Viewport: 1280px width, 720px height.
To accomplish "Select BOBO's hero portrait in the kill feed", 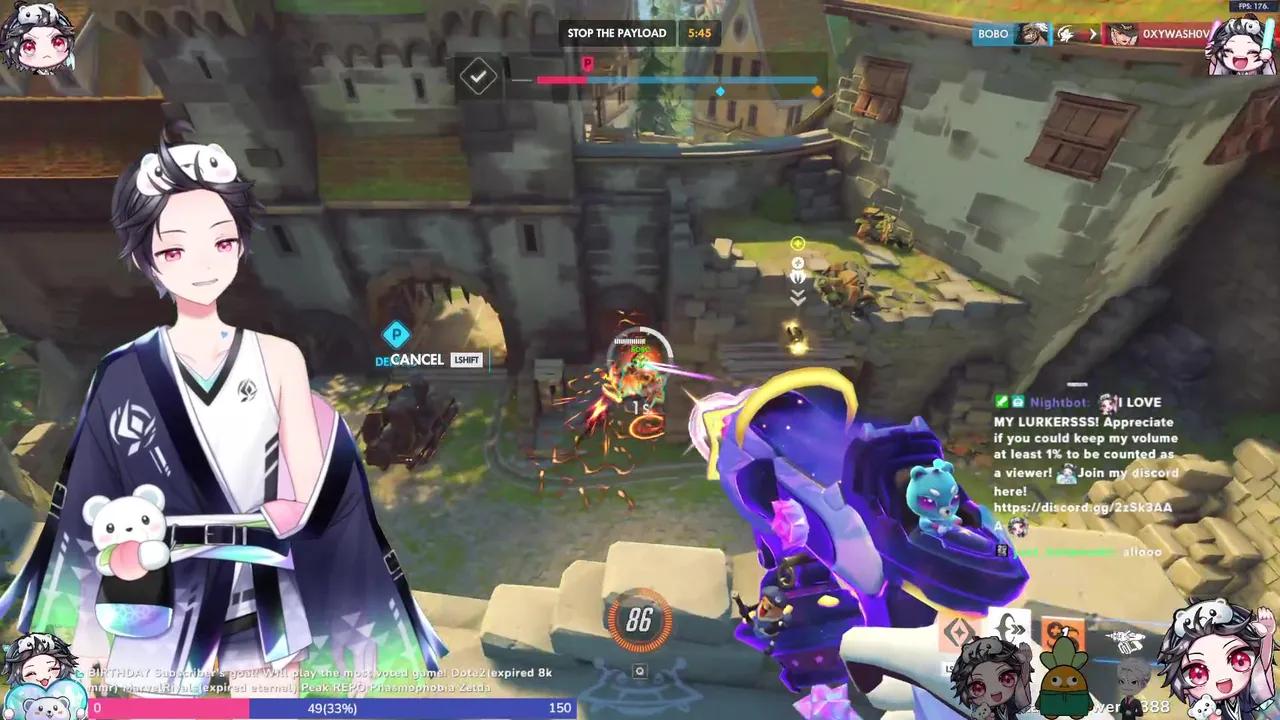I will 1032,35.
